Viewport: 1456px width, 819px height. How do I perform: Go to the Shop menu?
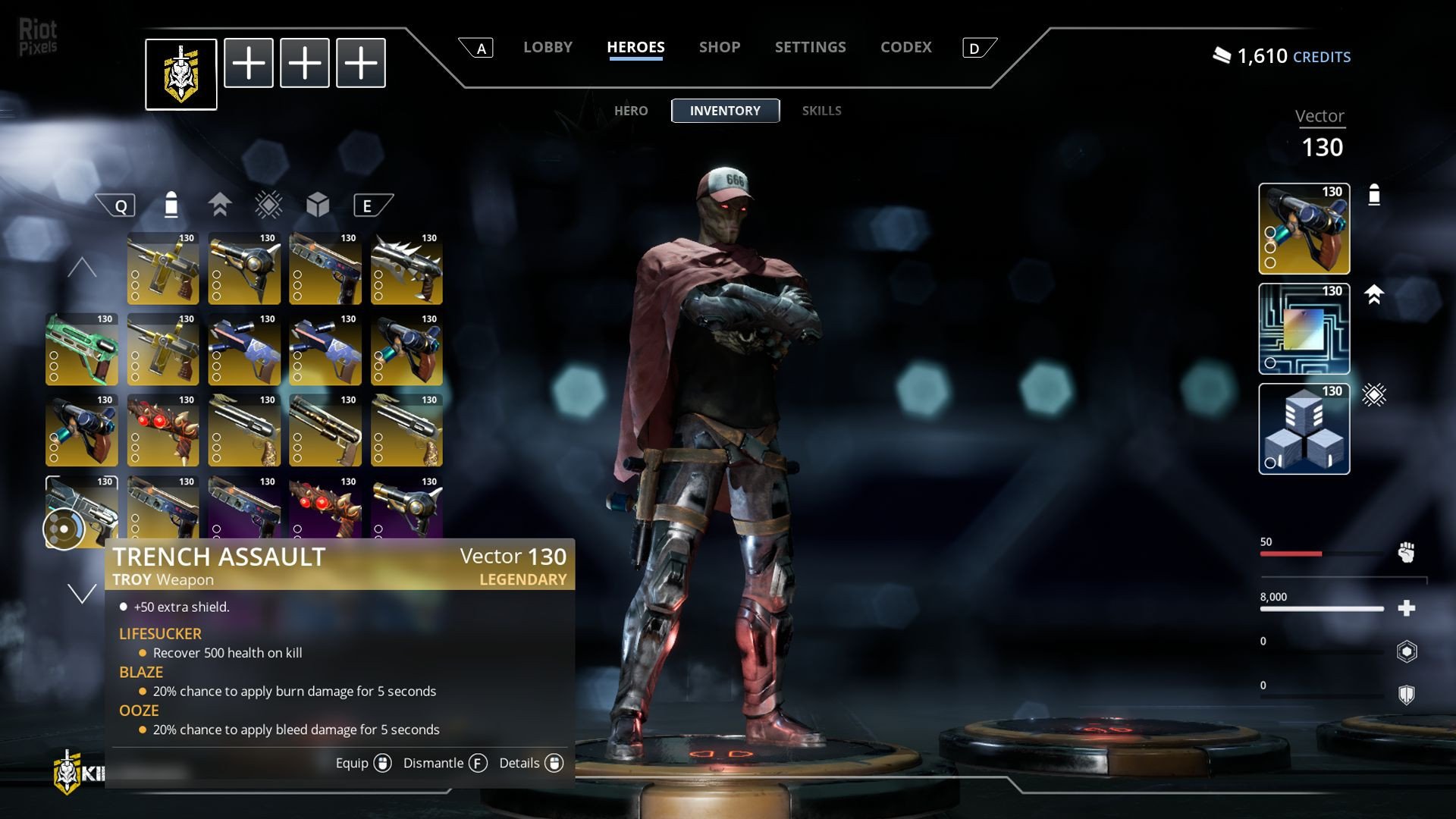pyautogui.click(x=720, y=47)
